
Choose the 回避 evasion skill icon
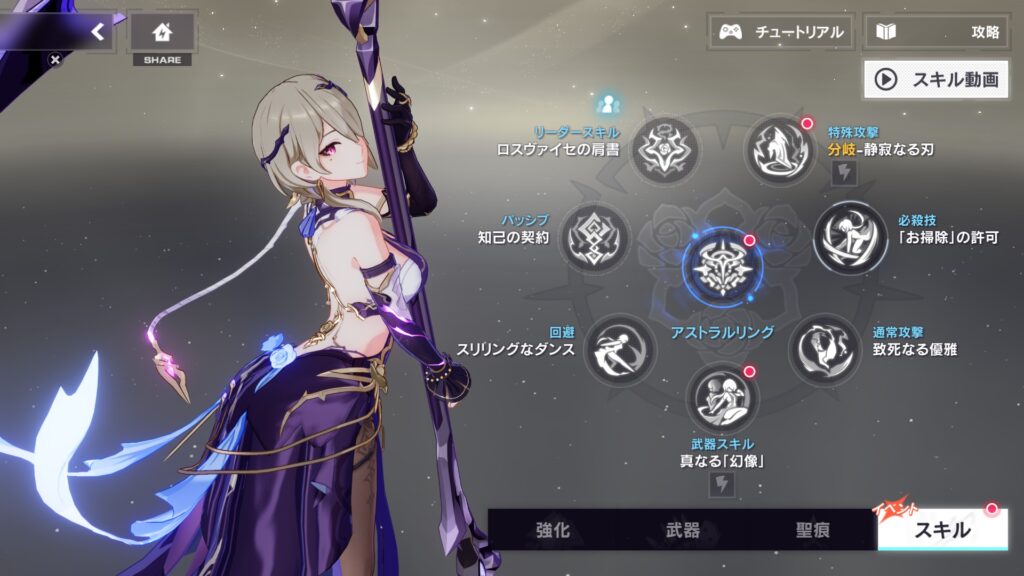click(x=619, y=349)
